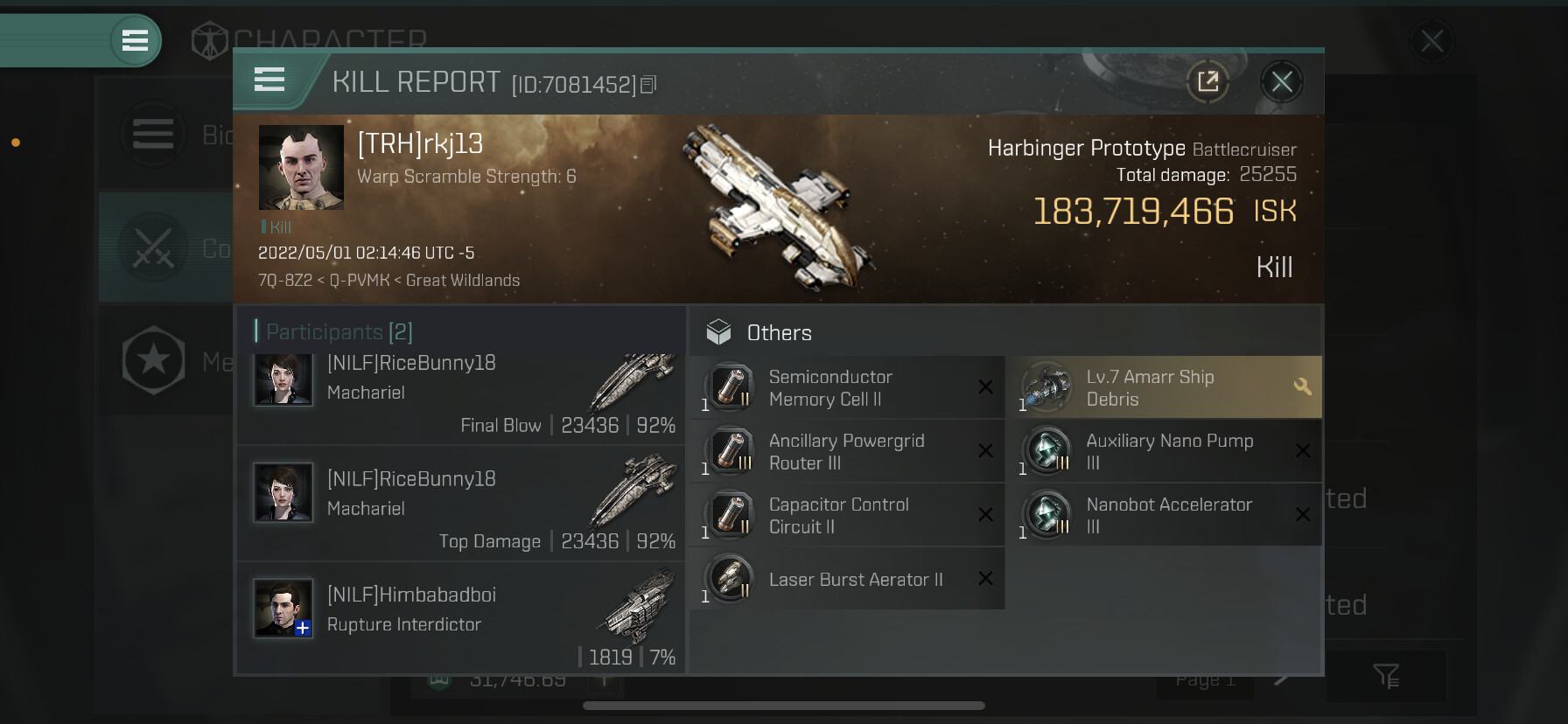Select Himbabadboi Rupture Interdictor participant
This screenshot has height=724, width=1568.
[x=460, y=617]
